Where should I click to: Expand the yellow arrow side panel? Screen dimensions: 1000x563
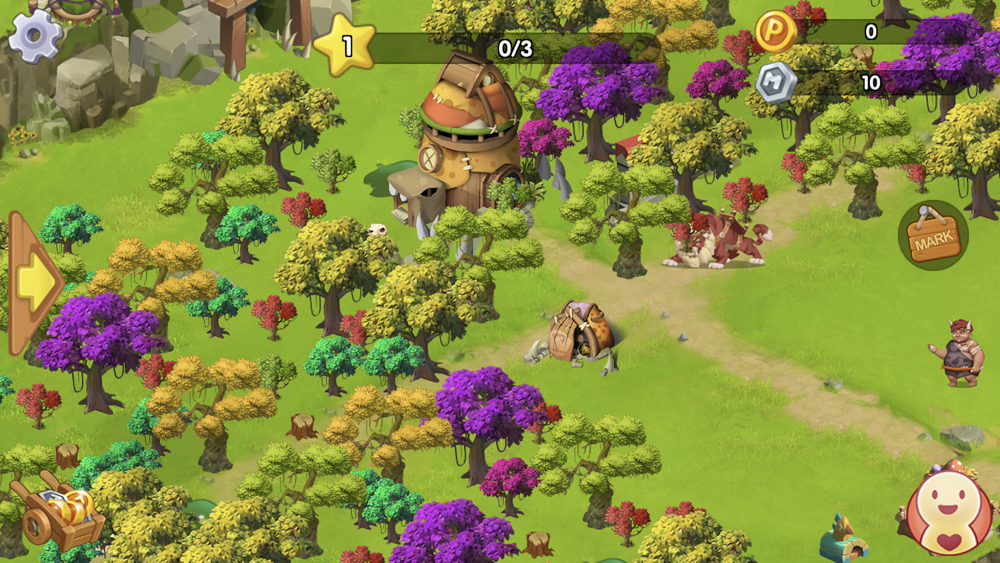[34, 283]
